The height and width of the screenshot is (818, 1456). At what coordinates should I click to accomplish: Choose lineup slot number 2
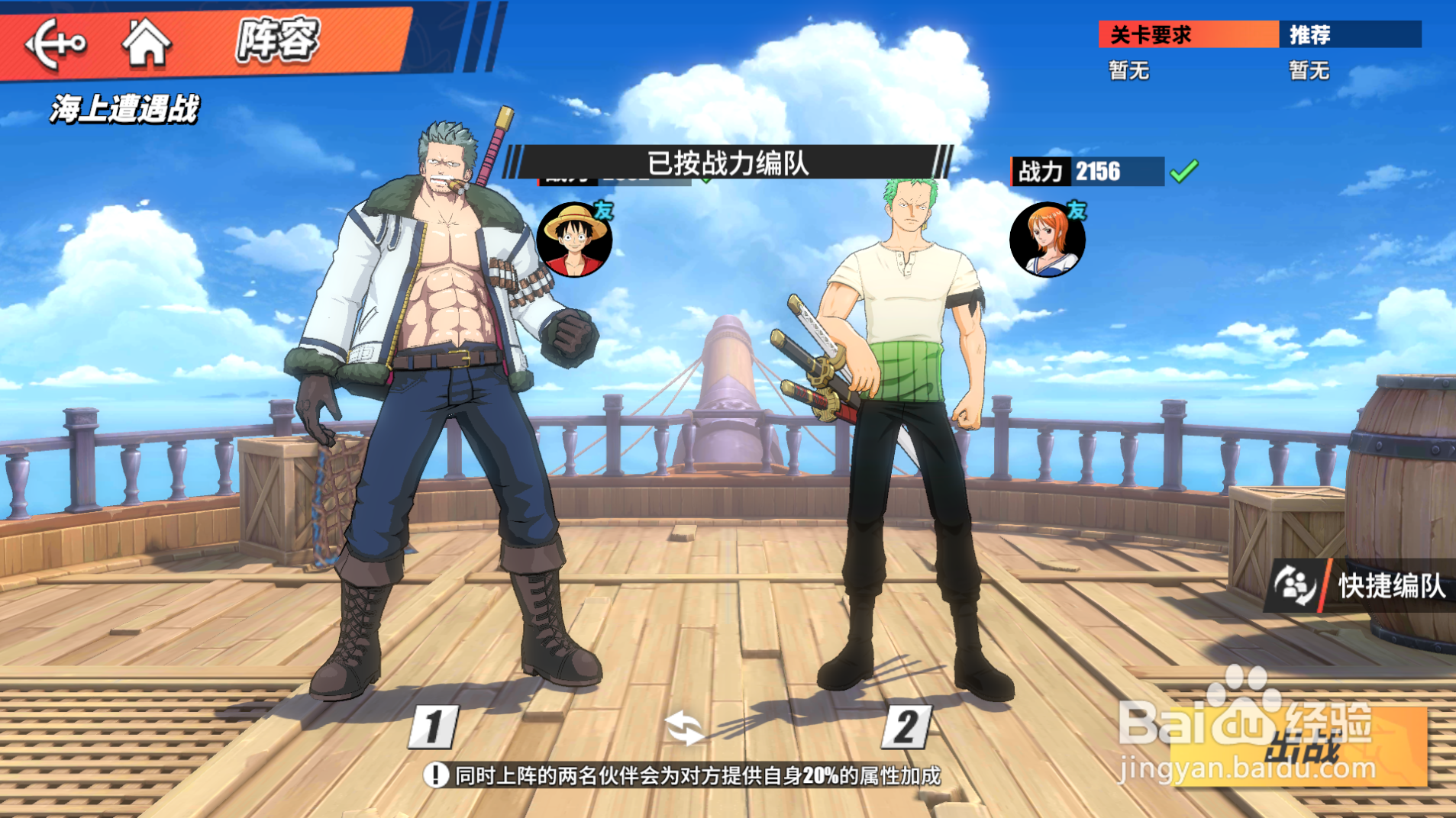[x=906, y=726]
